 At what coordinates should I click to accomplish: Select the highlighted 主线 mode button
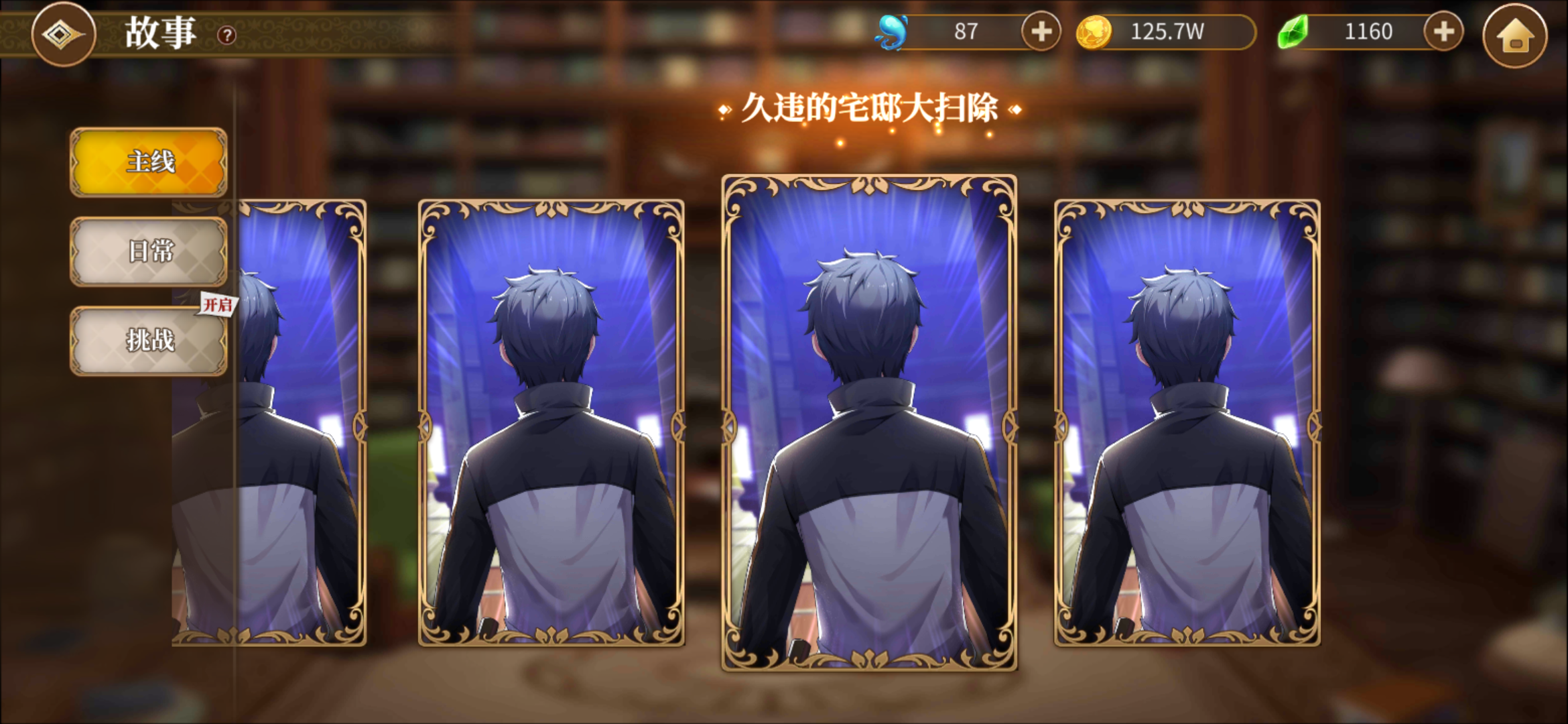(x=148, y=163)
